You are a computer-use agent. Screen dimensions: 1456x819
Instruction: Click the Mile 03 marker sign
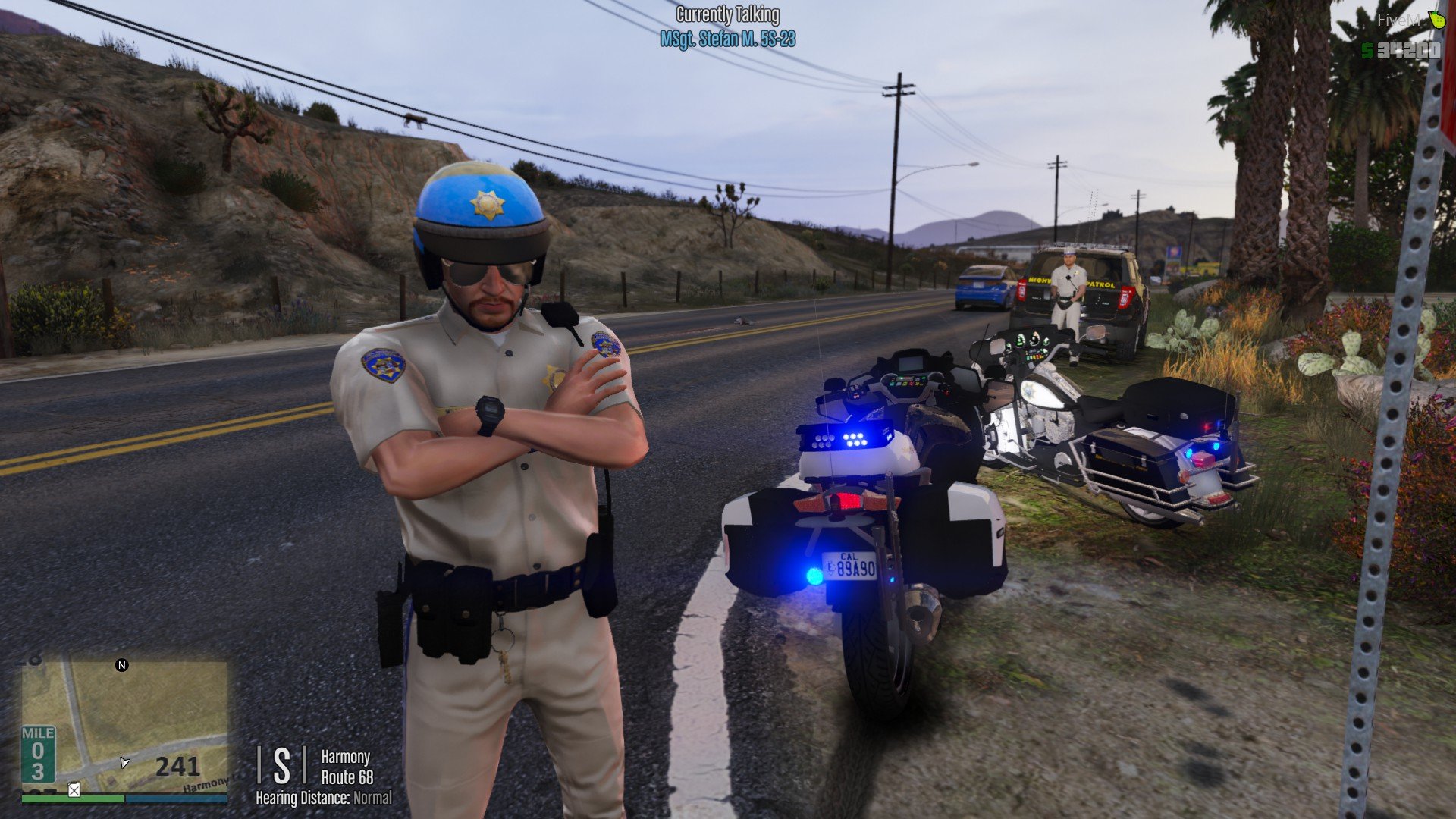tap(37, 754)
